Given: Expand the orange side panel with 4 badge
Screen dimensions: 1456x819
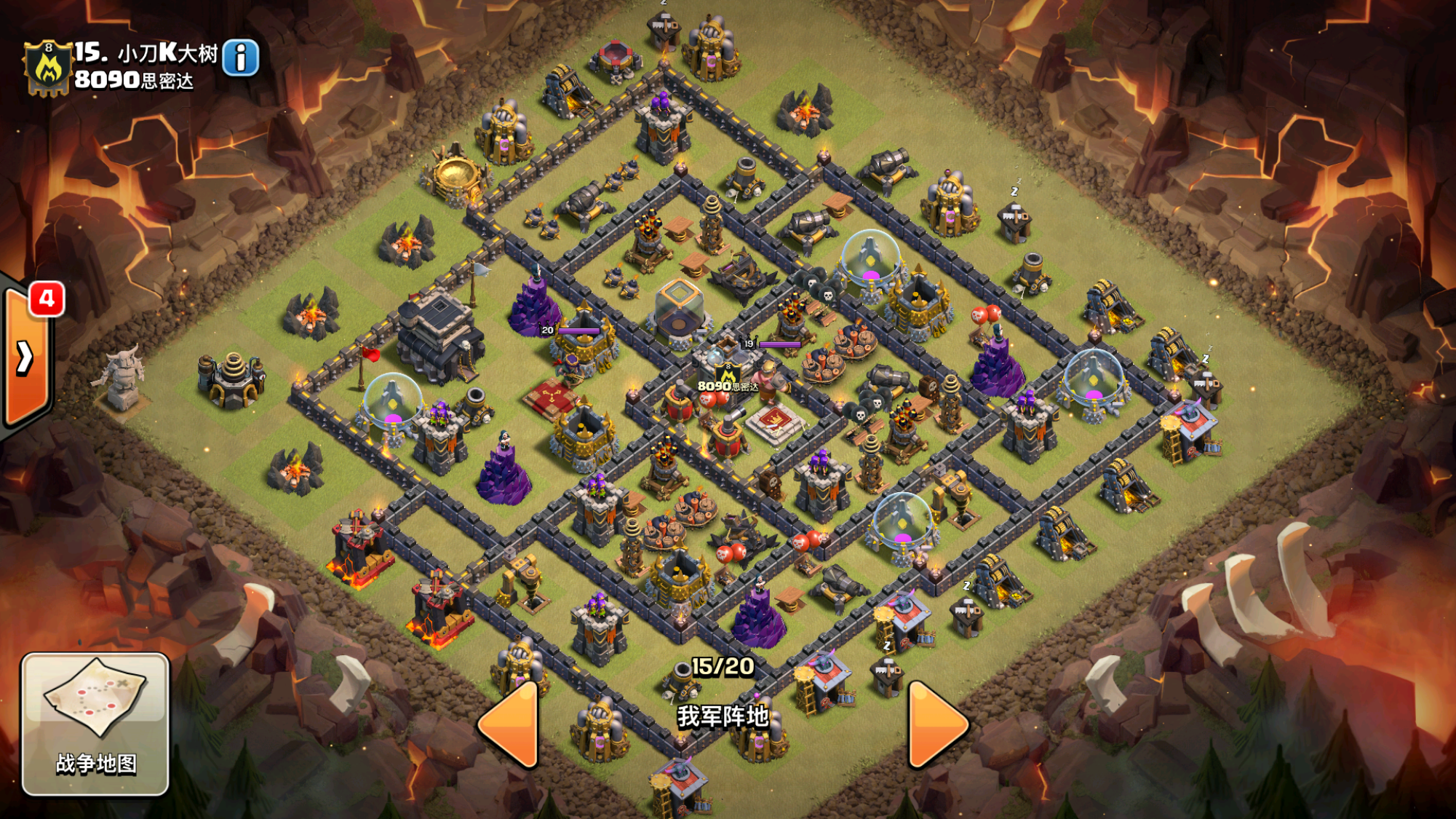Looking at the screenshot, I should coord(26,357).
